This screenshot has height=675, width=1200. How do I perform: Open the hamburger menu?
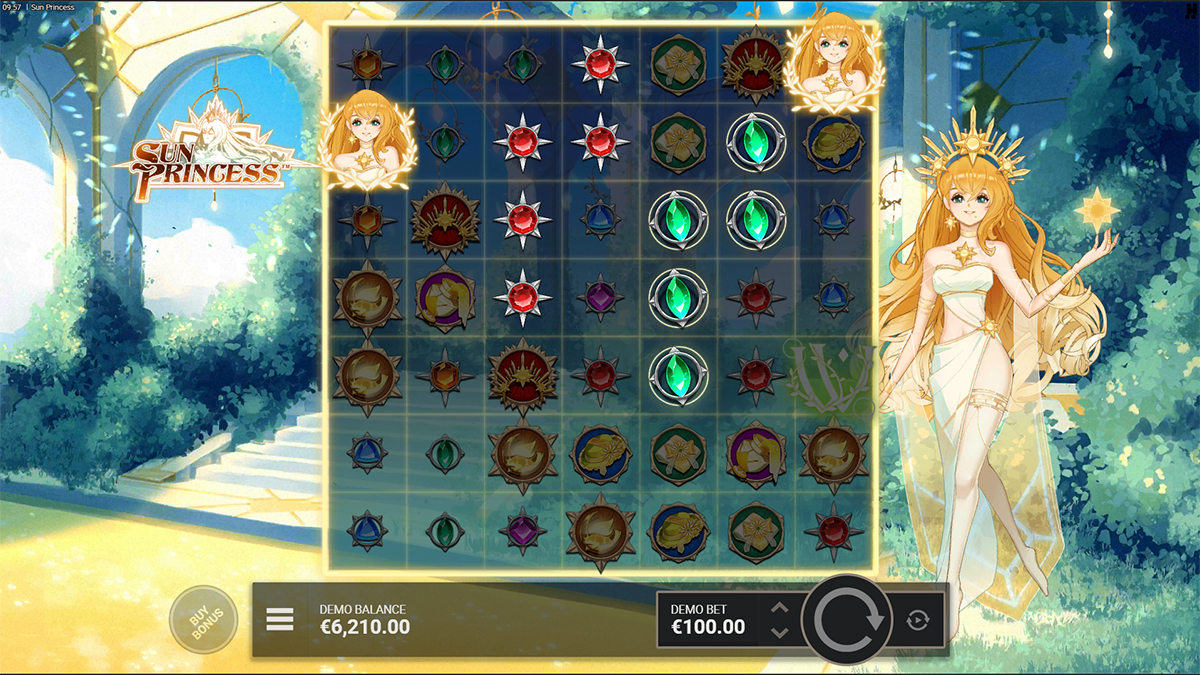[280, 620]
